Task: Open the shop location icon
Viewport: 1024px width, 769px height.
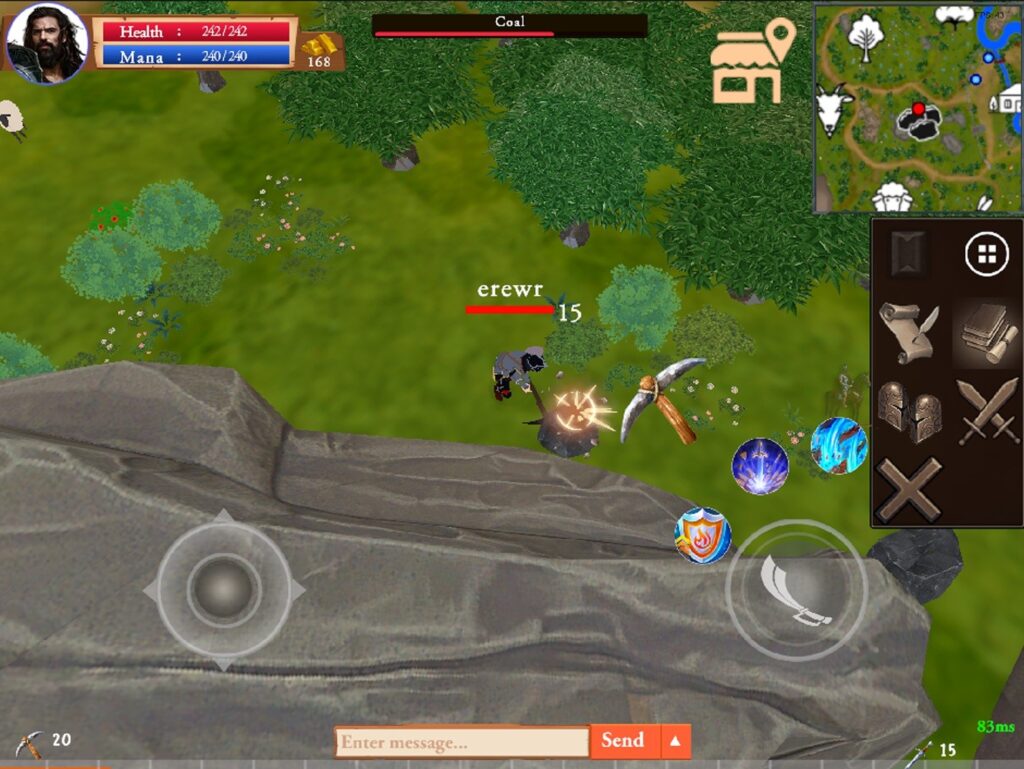Action: [750, 63]
